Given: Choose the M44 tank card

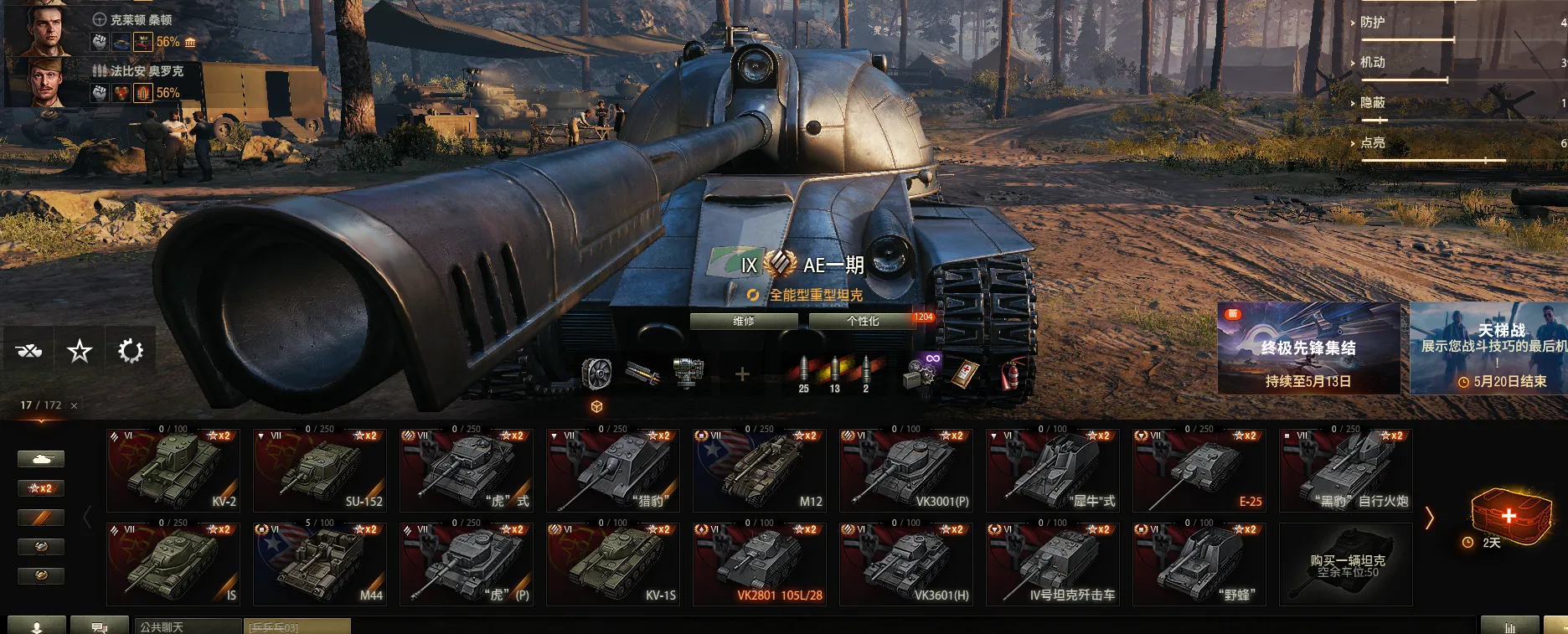Looking at the screenshot, I should coord(320,564).
